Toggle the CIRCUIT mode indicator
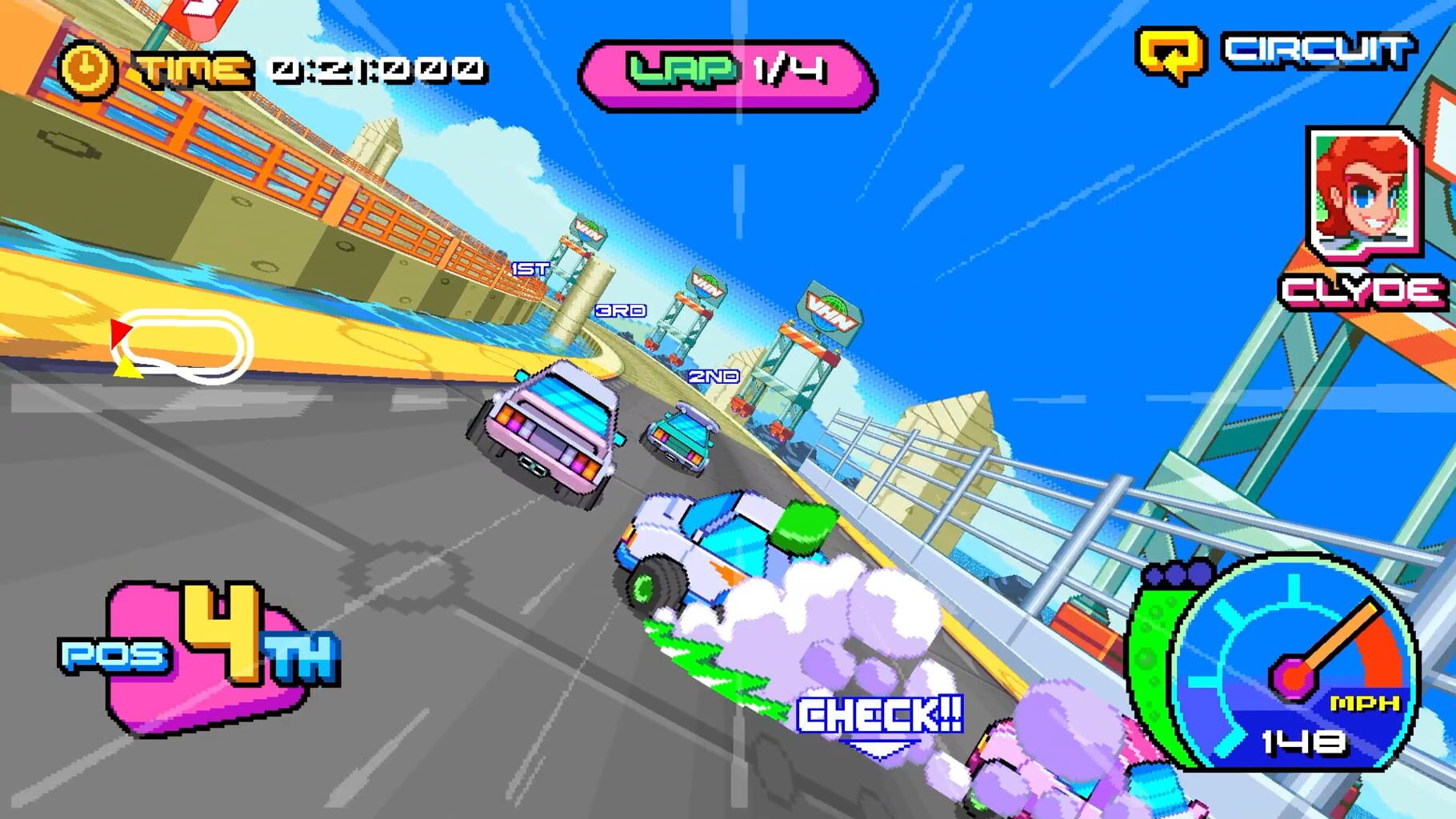Viewport: 1456px width, 819px height. [x=1320, y=50]
